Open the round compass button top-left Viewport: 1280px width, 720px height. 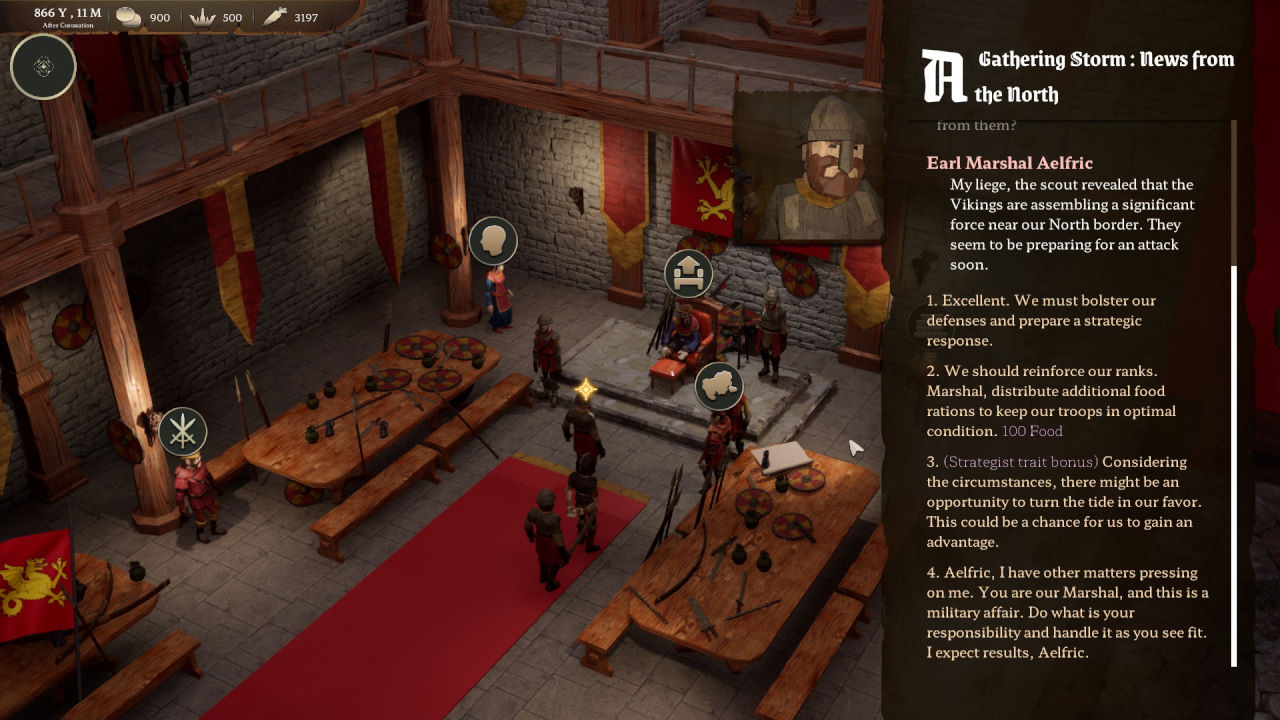pos(43,67)
